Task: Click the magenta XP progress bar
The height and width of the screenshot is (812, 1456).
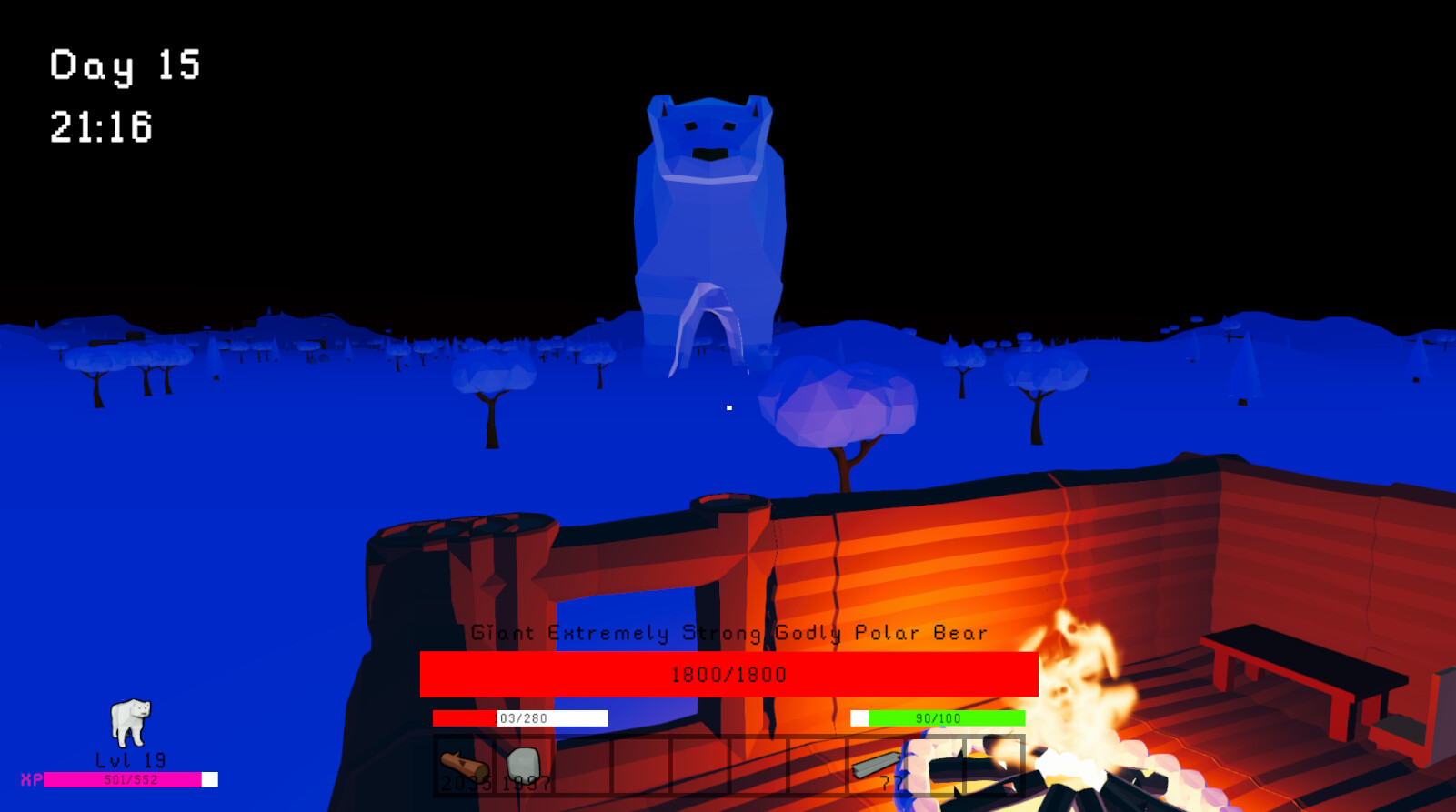Action: coord(123,778)
